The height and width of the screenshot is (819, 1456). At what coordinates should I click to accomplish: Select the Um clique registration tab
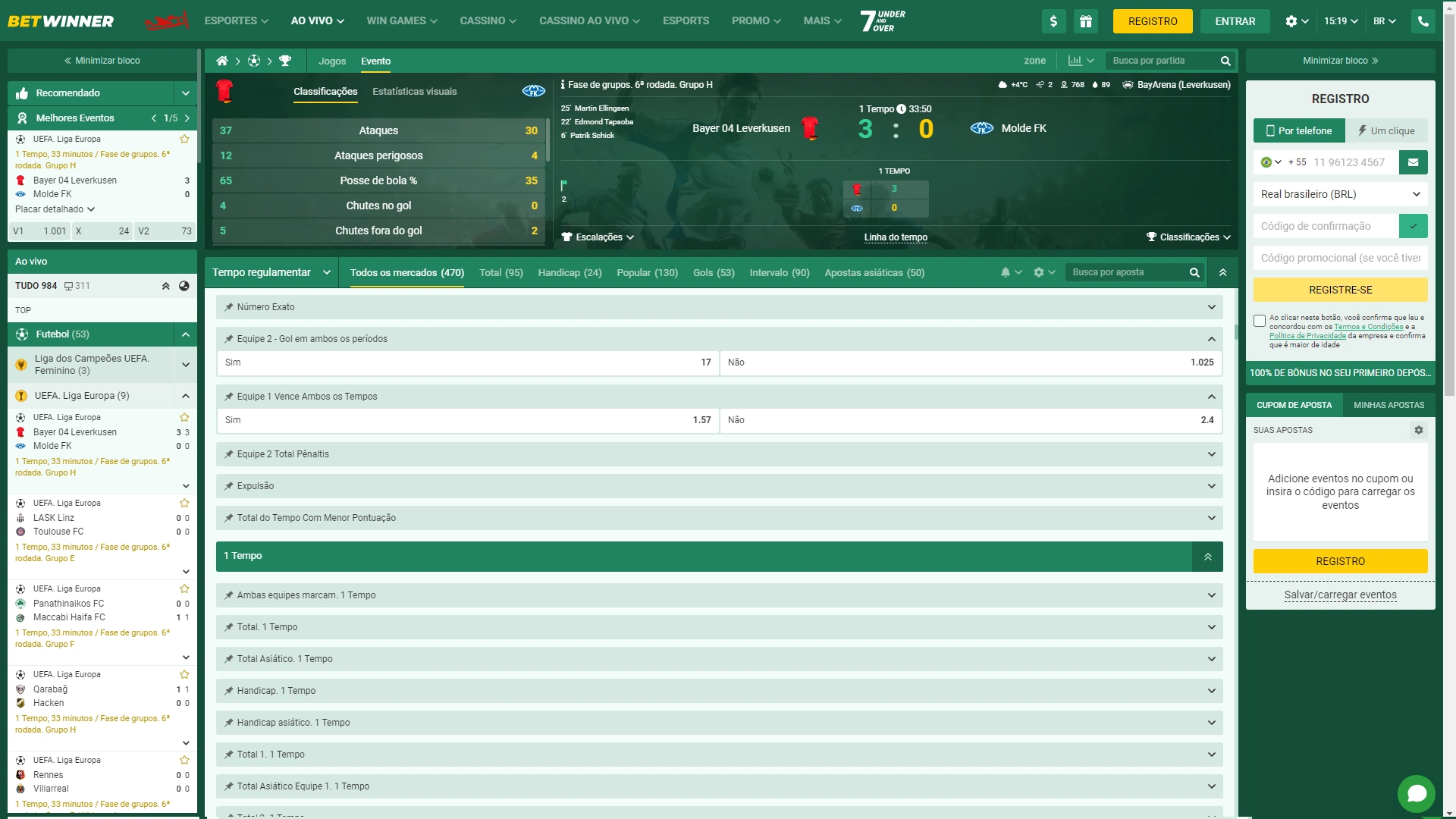pyautogui.click(x=1386, y=130)
